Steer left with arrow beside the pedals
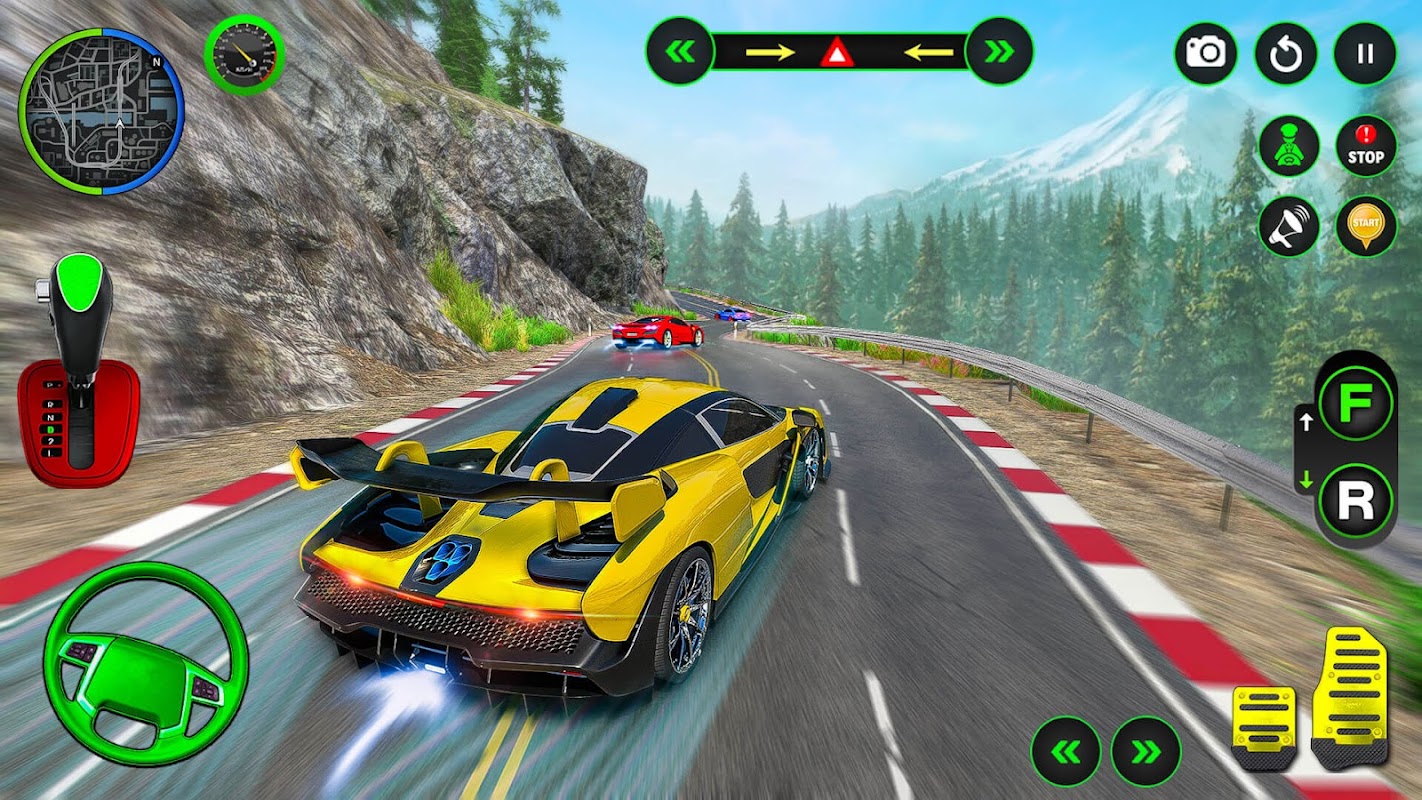The height and width of the screenshot is (800, 1422). click(x=1066, y=751)
